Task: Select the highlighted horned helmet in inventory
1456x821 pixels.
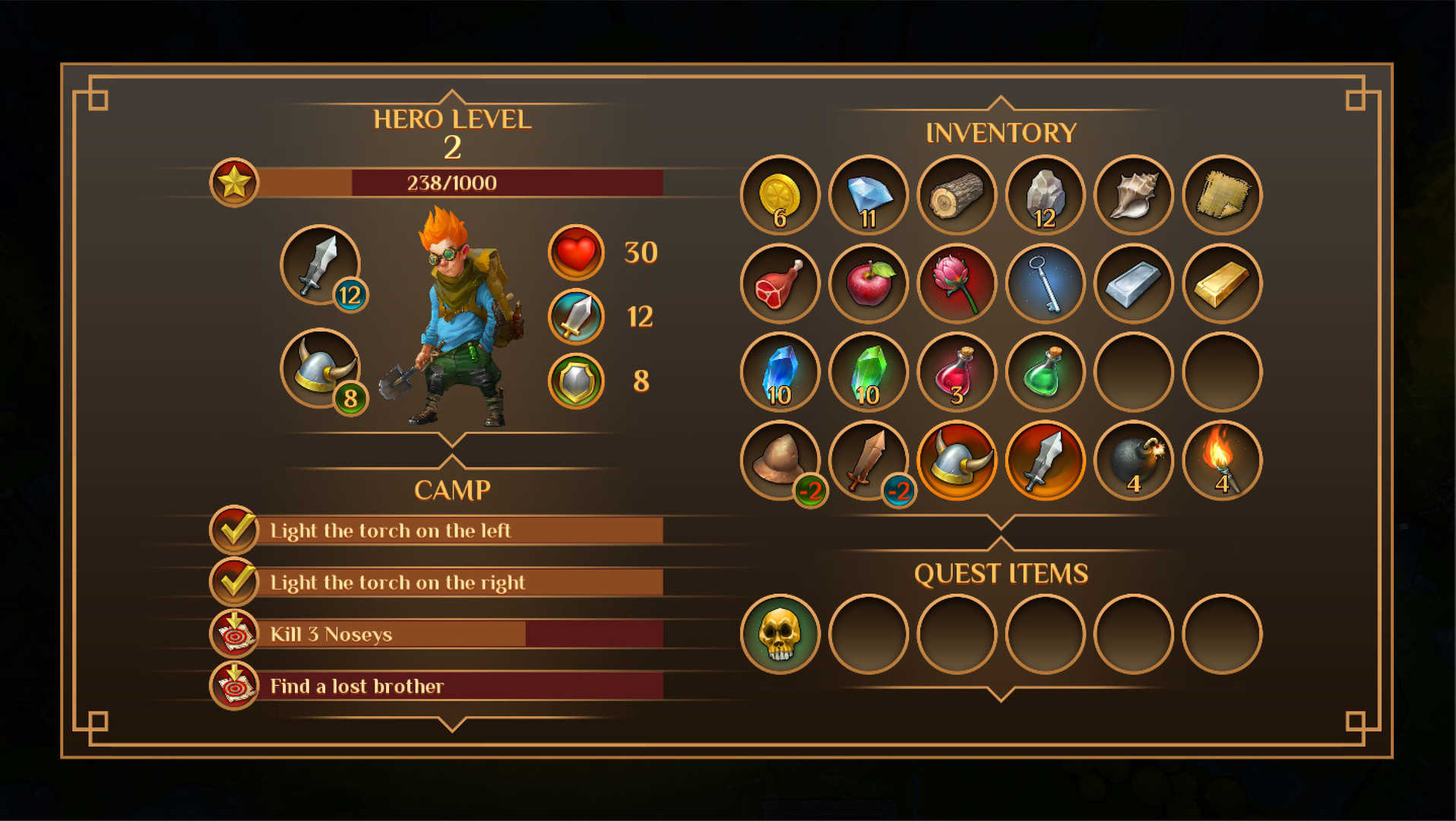Action: pyautogui.click(x=957, y=461)
